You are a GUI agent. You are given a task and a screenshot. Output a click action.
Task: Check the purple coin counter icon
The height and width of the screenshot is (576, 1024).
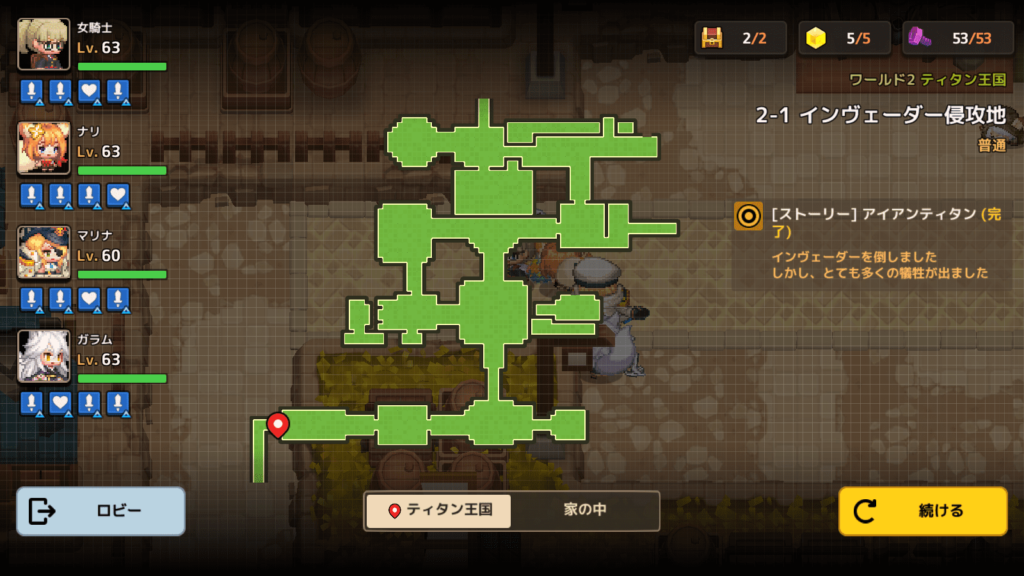tap(921, 38)
